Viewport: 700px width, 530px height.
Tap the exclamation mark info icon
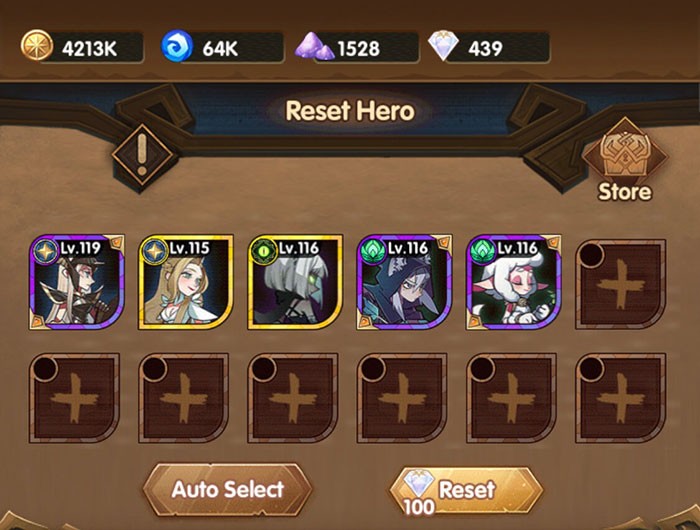tap(142, 155)
